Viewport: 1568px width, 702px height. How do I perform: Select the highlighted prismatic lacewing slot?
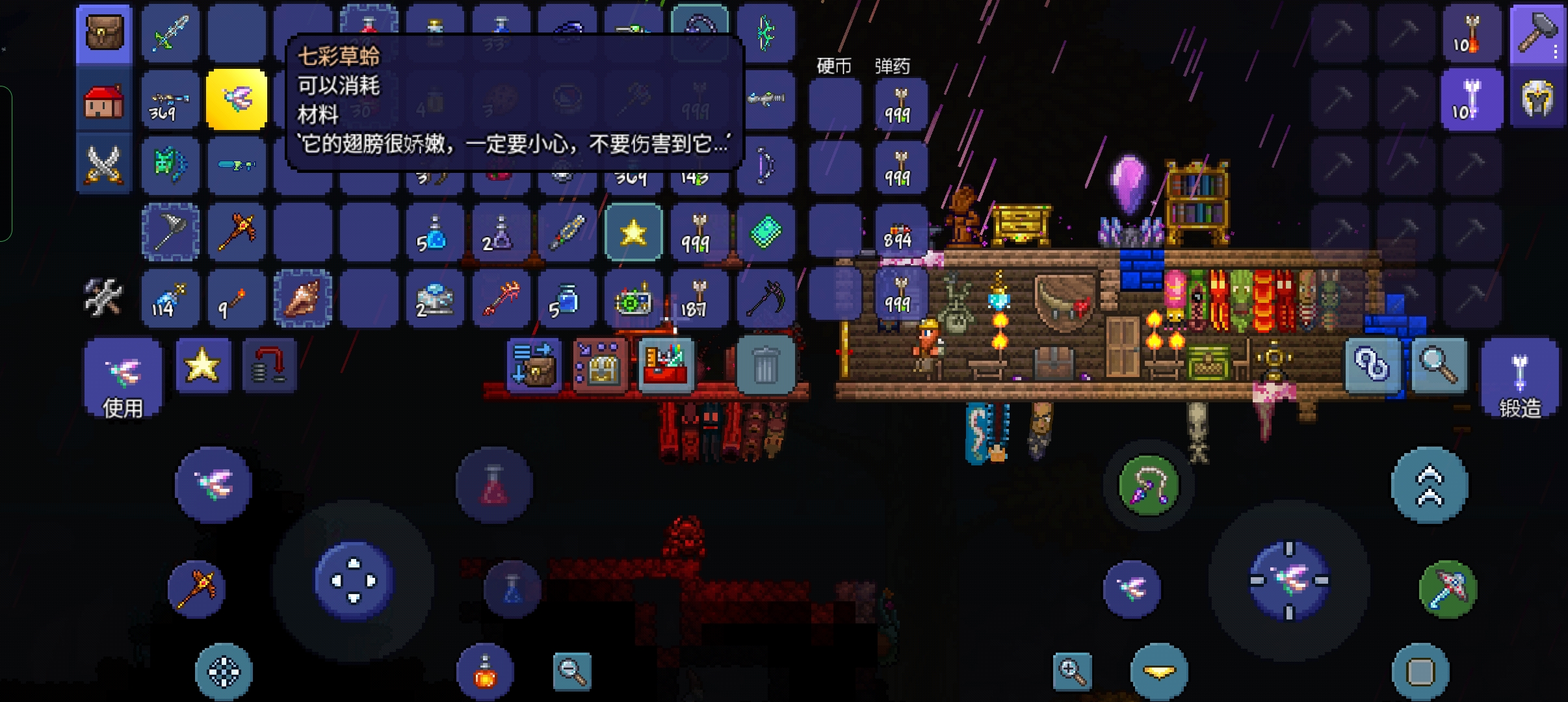click(237, 99)
